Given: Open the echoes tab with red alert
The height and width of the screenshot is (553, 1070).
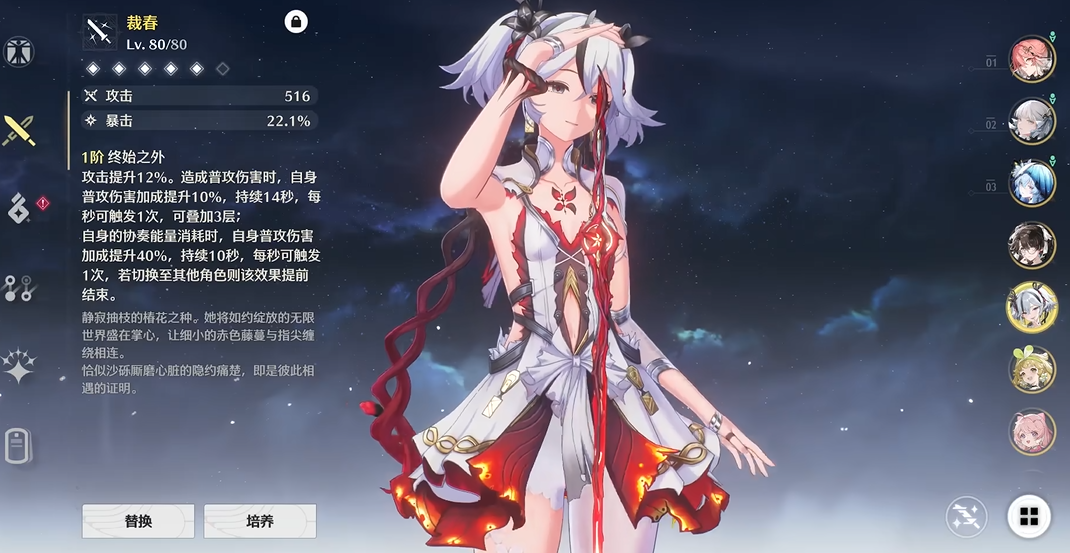Looking at the screenshot, I should coord(20,208).
